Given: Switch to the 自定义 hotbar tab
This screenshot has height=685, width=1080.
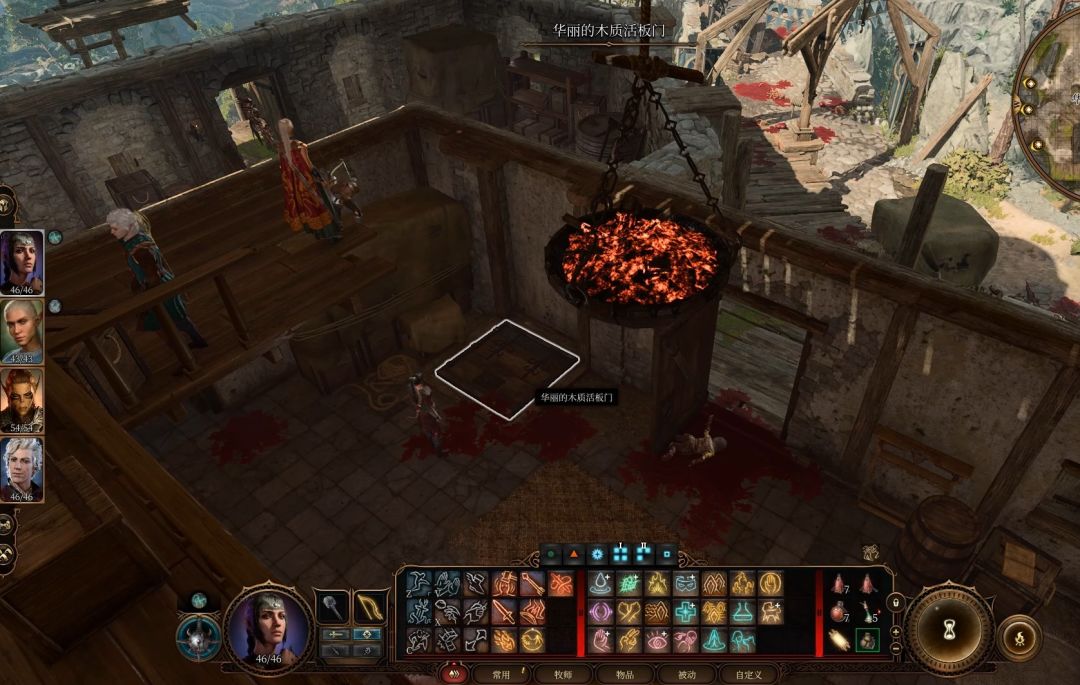Looking at the screenshot, I should 748,675.
